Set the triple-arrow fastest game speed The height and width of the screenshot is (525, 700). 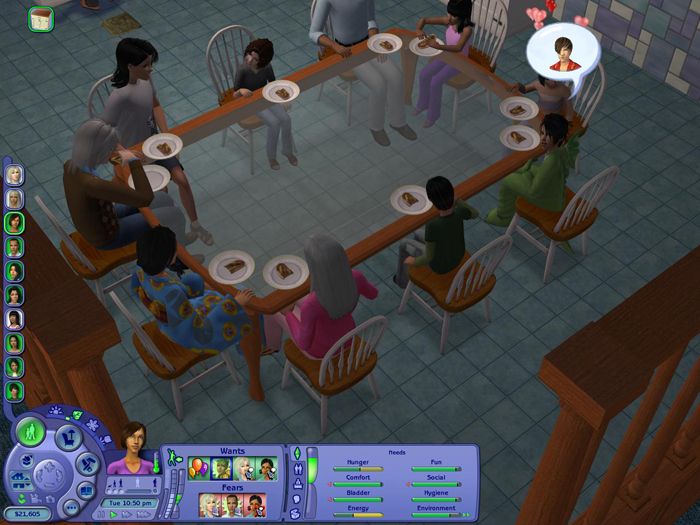coord(146,514)
